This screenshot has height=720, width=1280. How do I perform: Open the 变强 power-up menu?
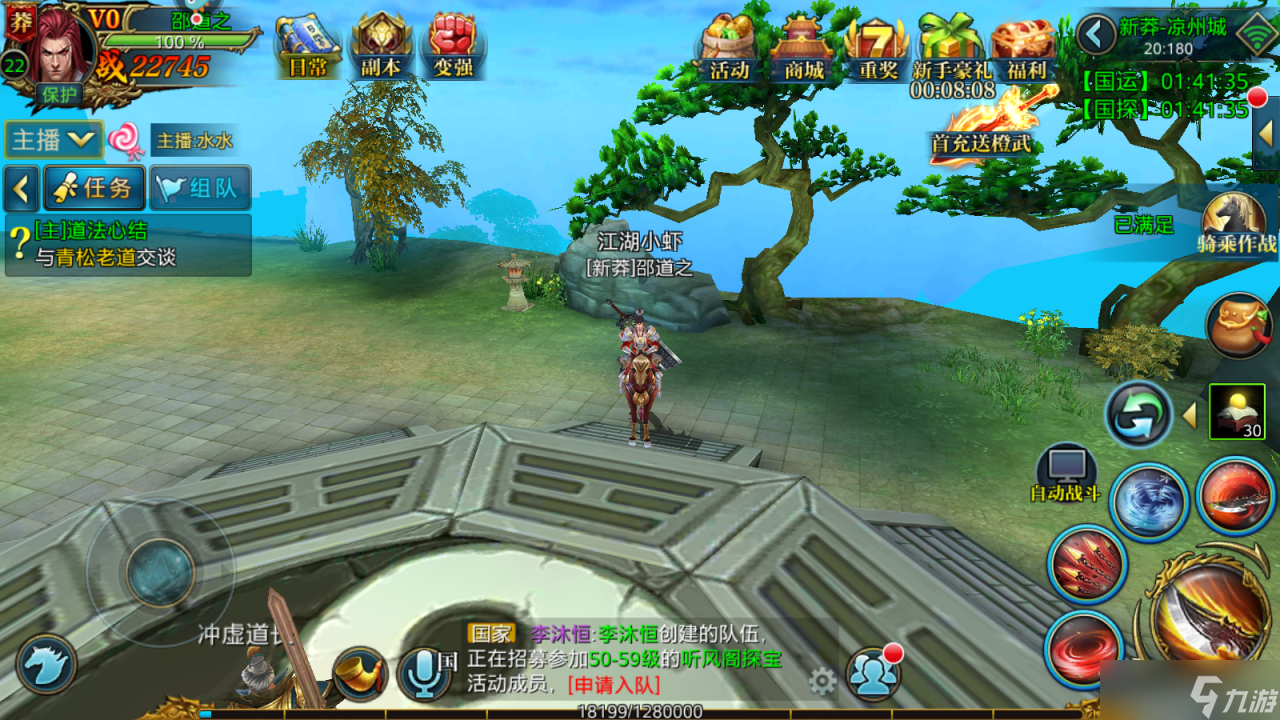[x=454, y=45]
